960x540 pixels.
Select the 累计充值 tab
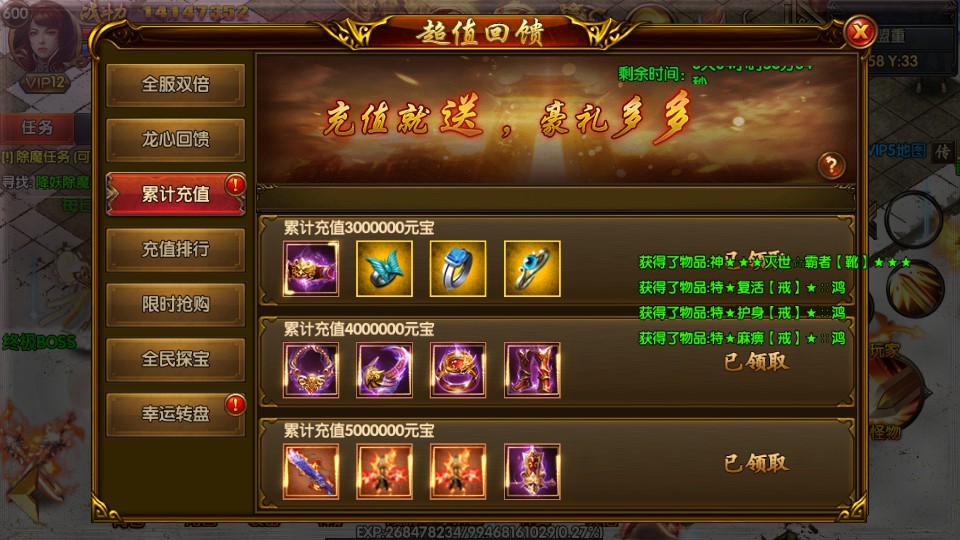[175, 194]
